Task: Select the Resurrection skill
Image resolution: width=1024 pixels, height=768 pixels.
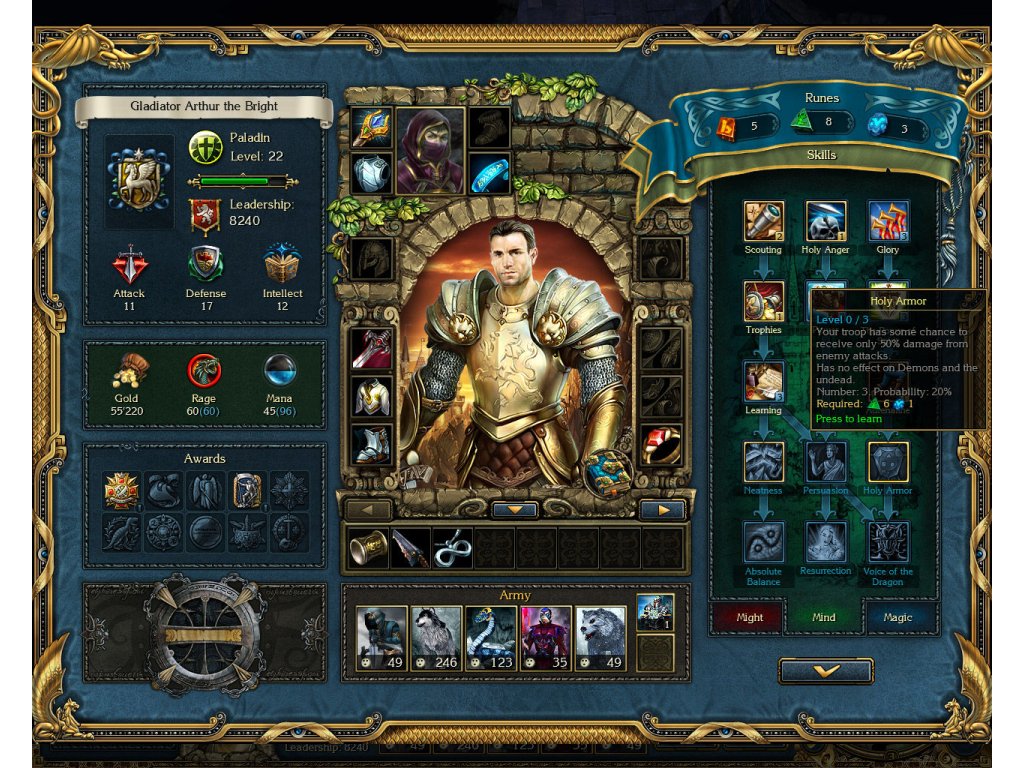Action: pyautogui.click(x=826, y=542)
